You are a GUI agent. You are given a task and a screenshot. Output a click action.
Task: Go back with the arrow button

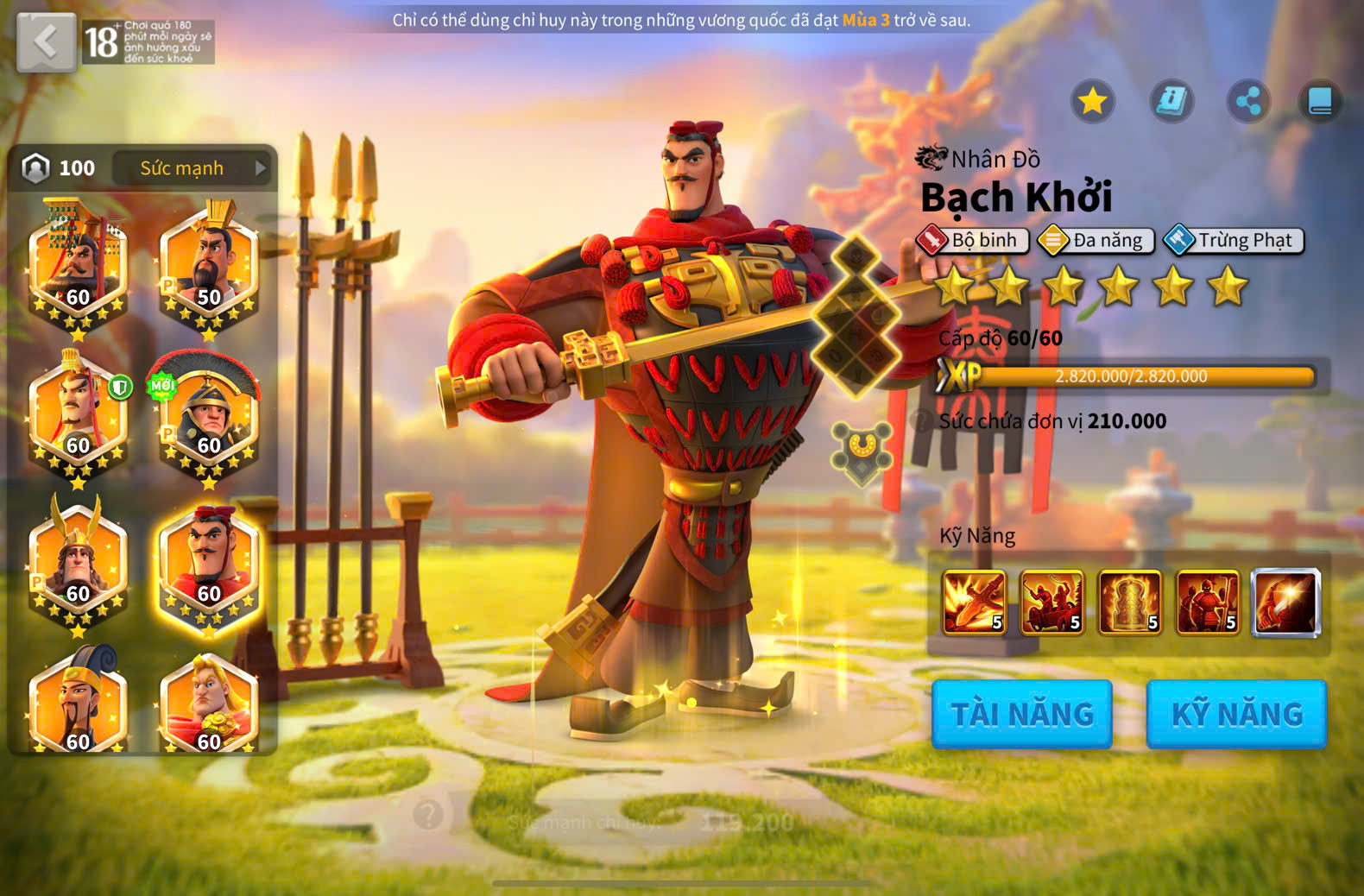47,41
